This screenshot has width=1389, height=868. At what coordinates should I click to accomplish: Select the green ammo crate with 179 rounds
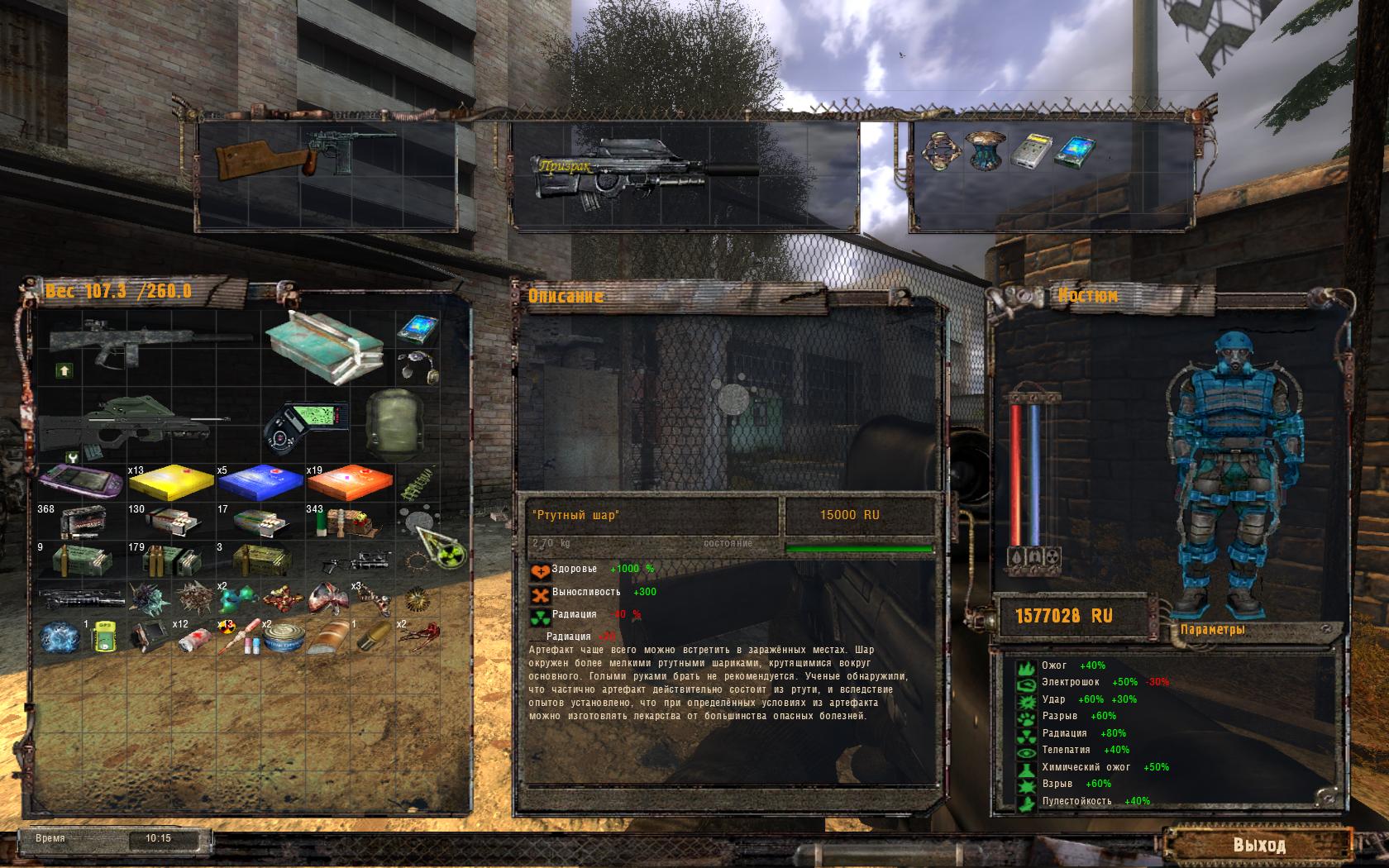171,561
